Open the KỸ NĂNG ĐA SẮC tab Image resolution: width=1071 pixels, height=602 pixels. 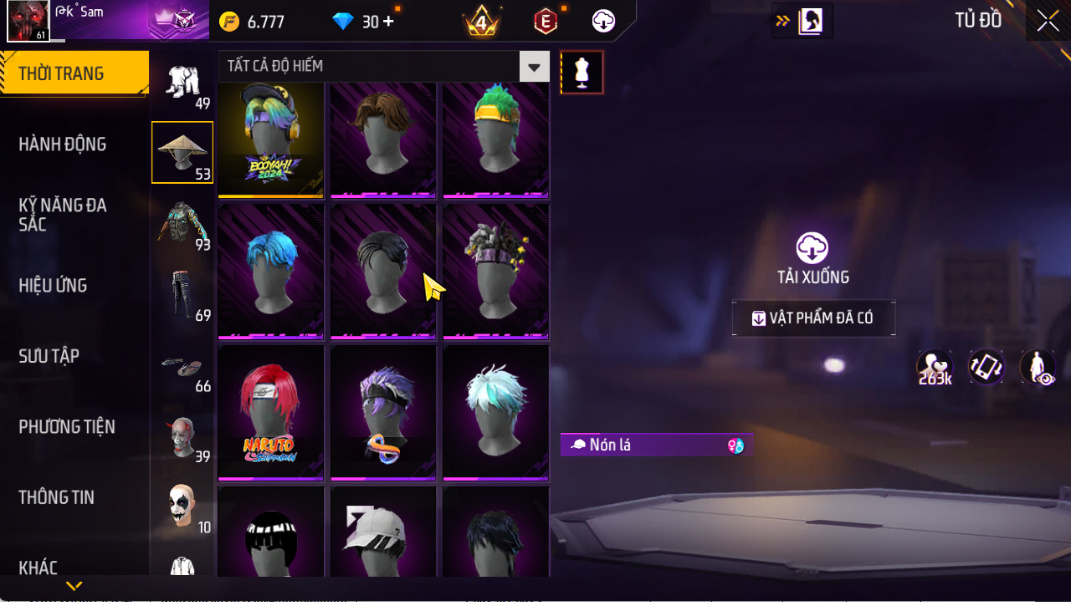62,214
